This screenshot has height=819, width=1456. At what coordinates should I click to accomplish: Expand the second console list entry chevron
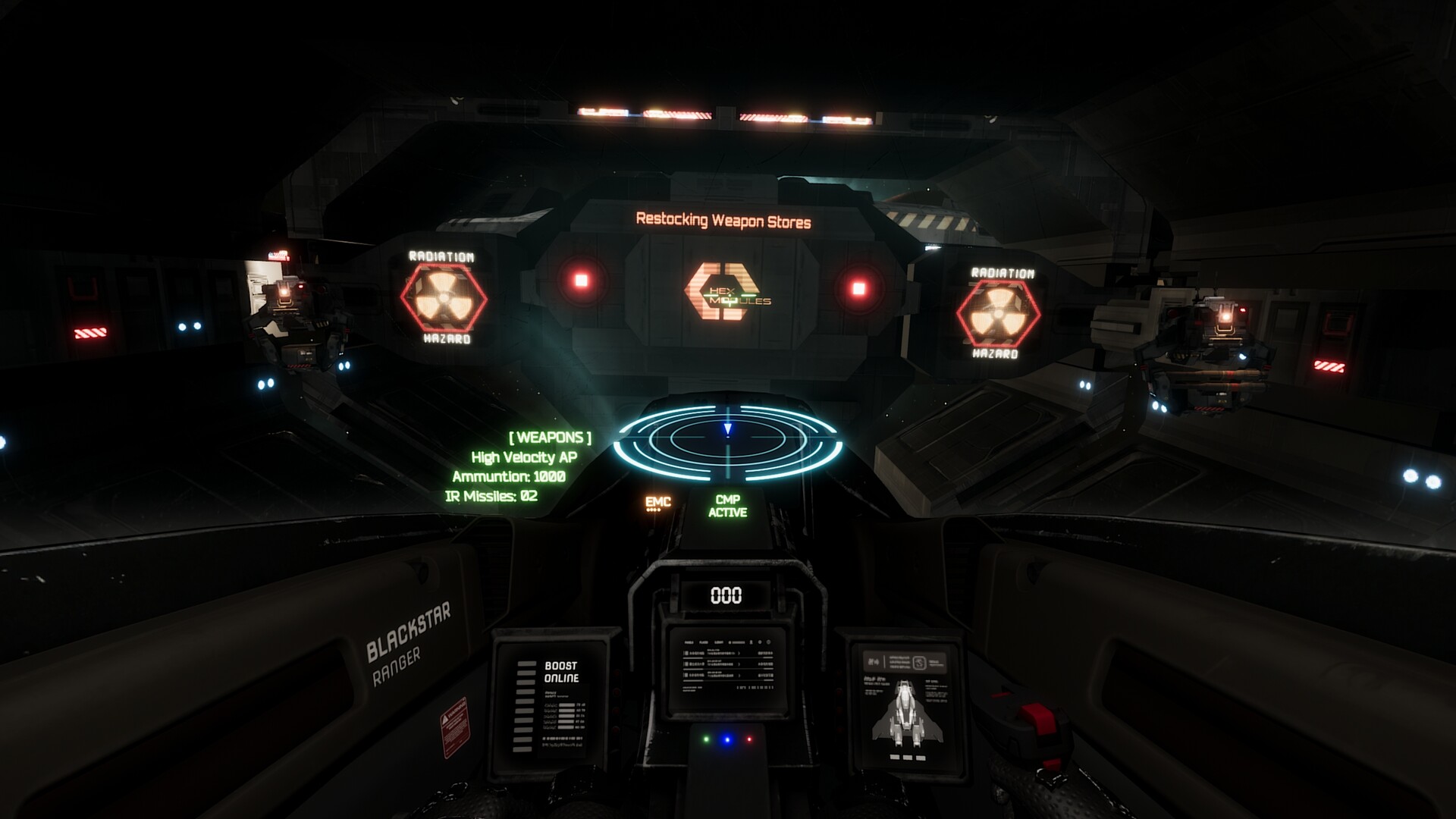click(x=739, y=664)
